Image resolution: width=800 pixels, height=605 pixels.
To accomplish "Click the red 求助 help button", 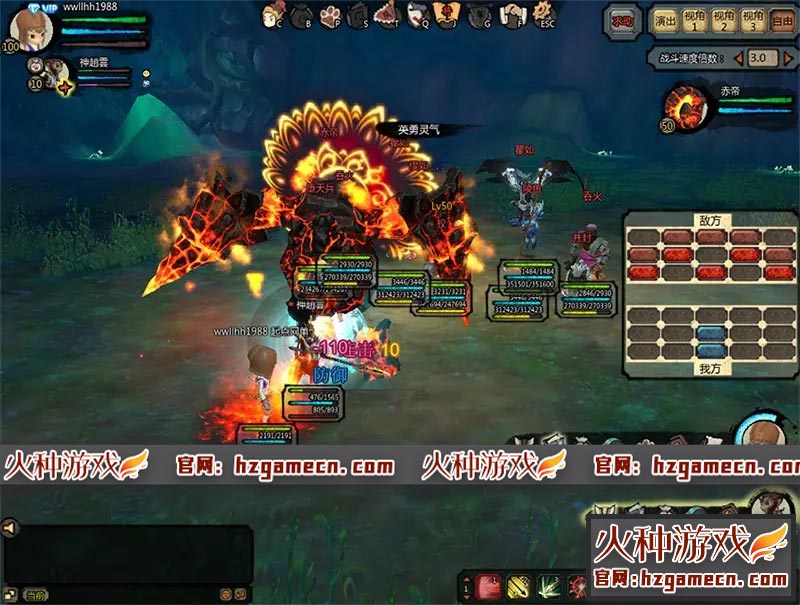I will tap(622, 19).
